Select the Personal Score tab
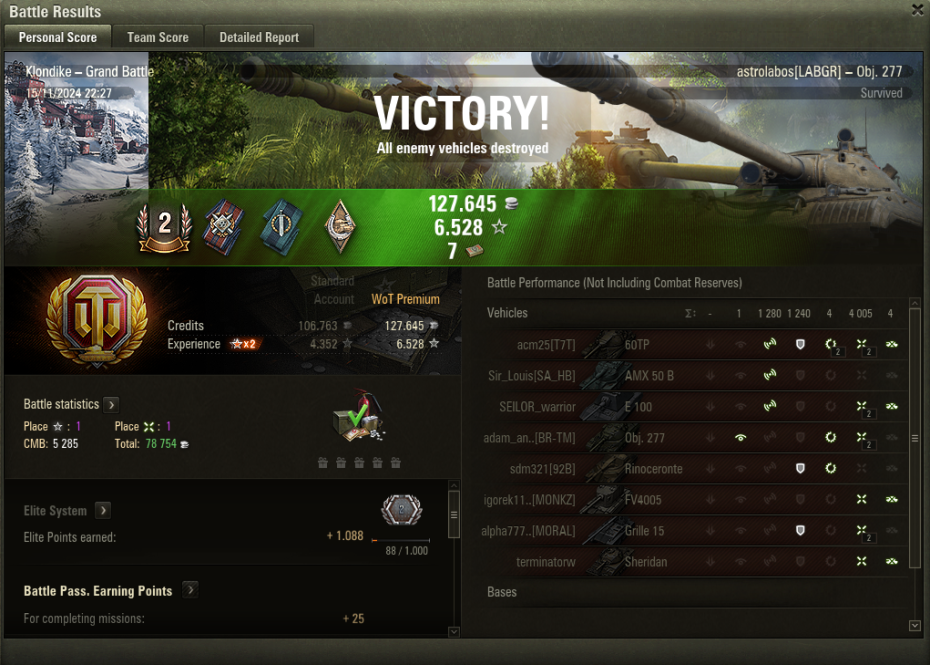The image size is (930, 665). pyautogui.click(x=58, y=37)
